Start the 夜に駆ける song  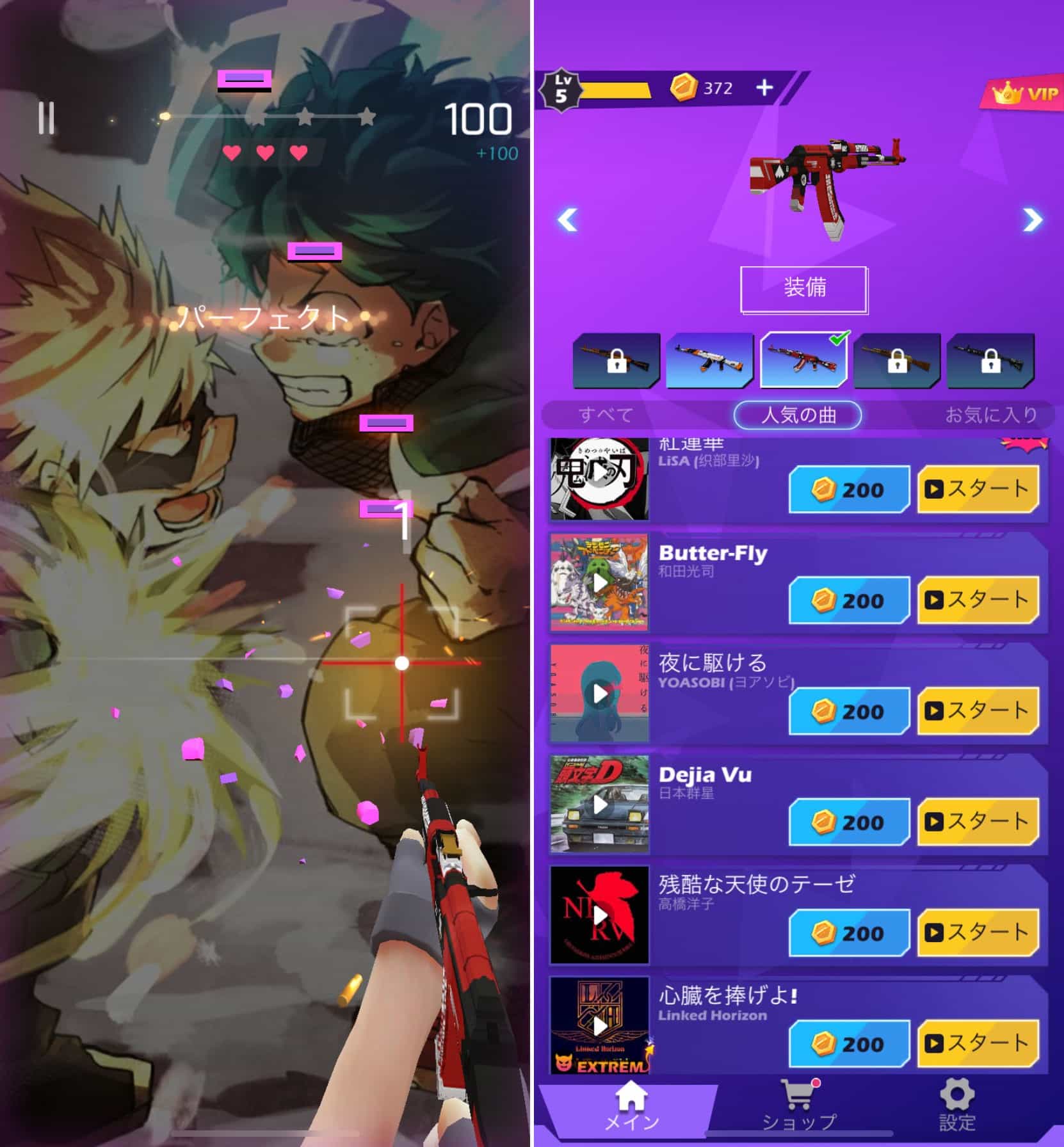coord(978,710)
